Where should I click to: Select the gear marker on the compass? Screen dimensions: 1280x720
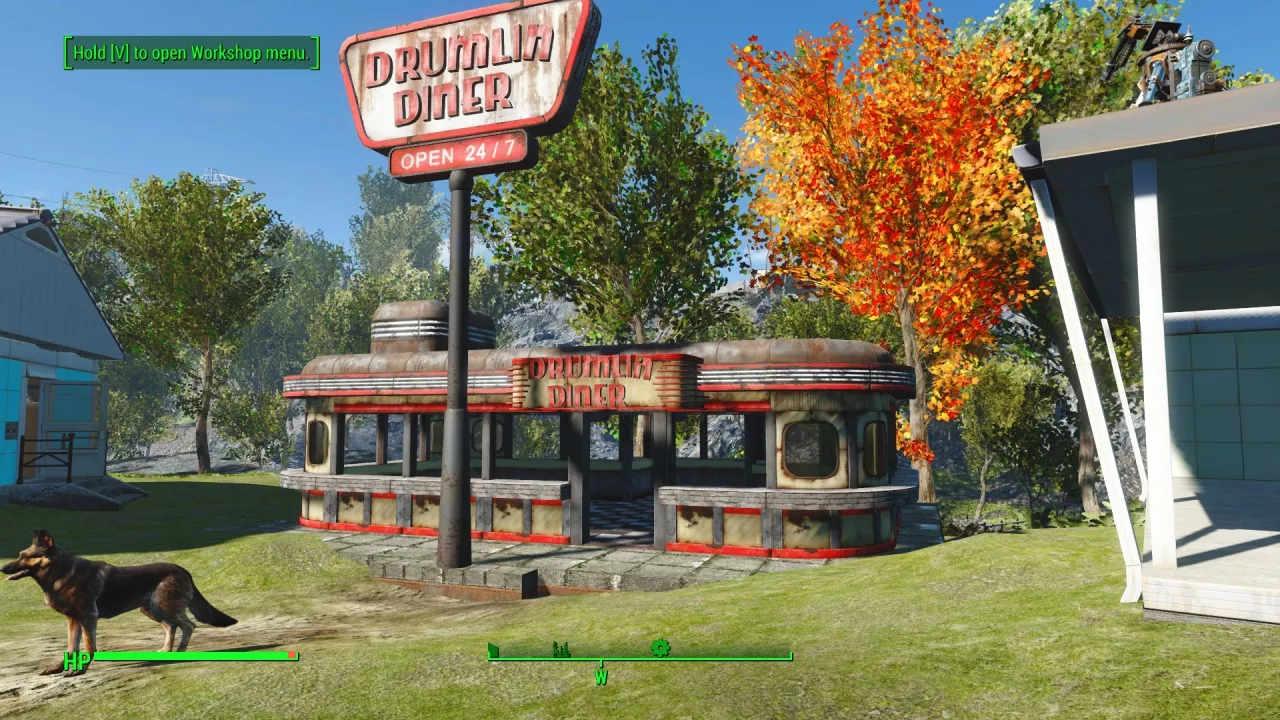[x=660, y=648]
